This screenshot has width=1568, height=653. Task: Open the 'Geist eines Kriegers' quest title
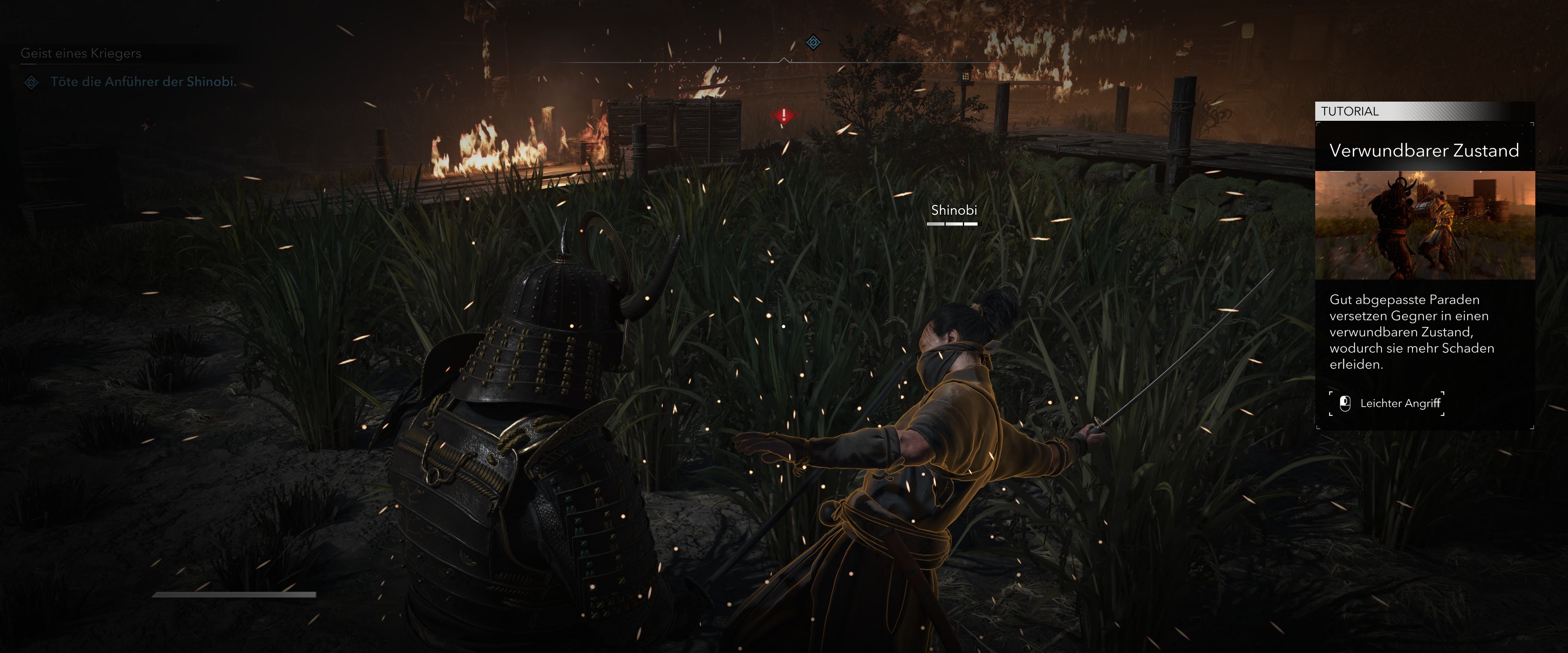pyautogui.click(x=81, y=53)
